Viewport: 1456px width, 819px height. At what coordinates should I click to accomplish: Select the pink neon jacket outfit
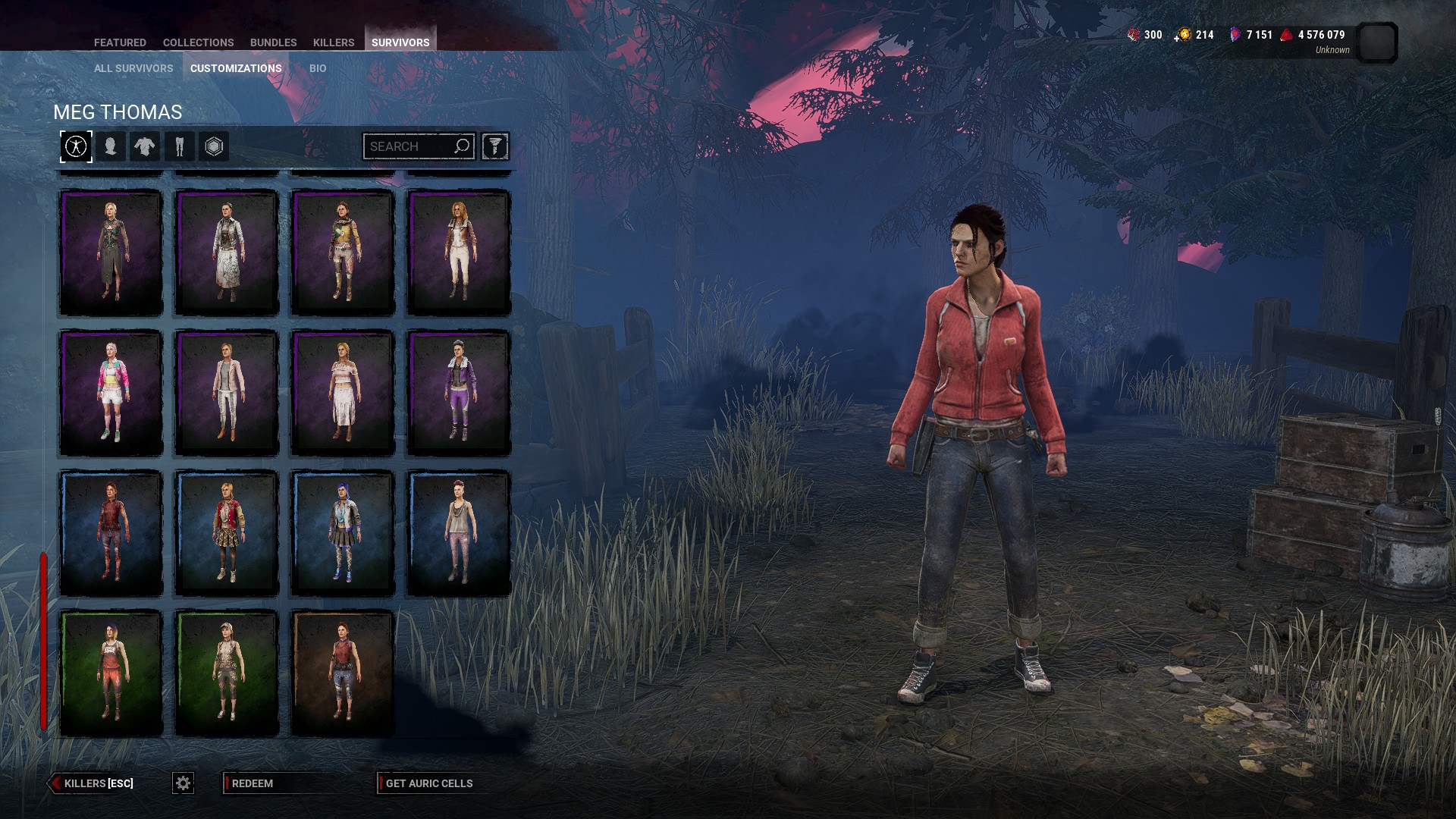(111, 393)
